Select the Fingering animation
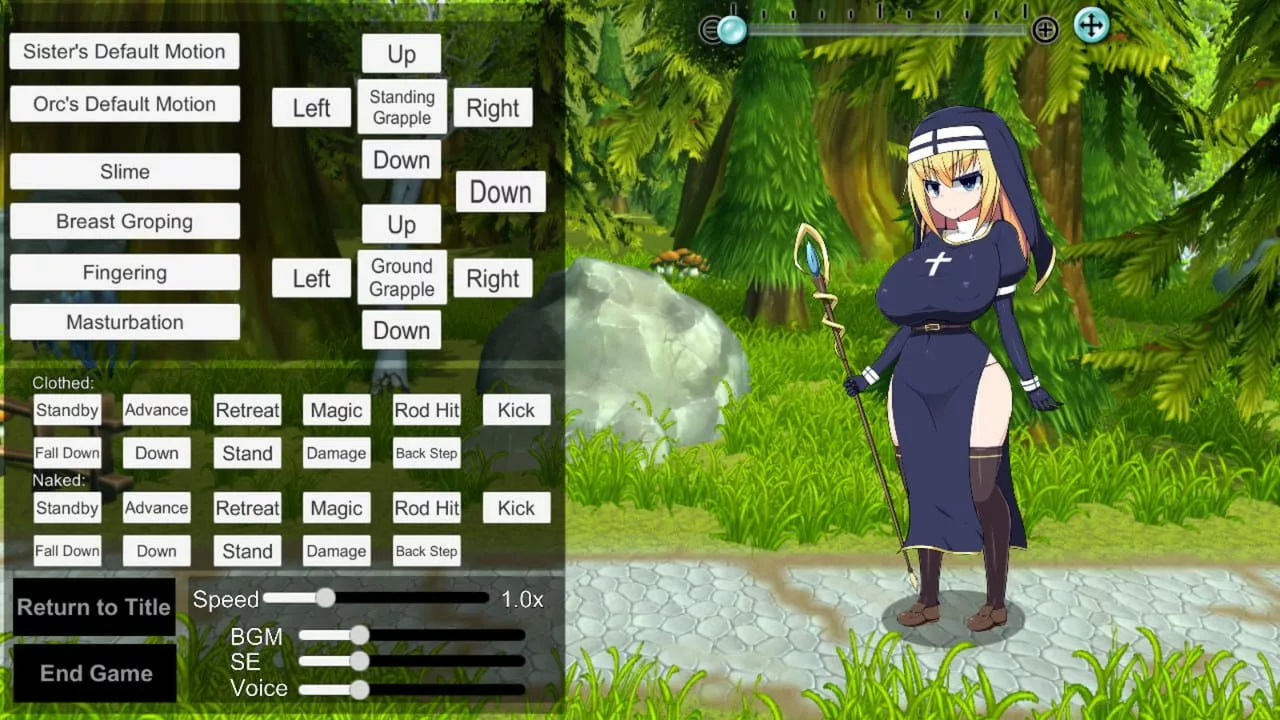The image size is (1280, 720). 124,271
